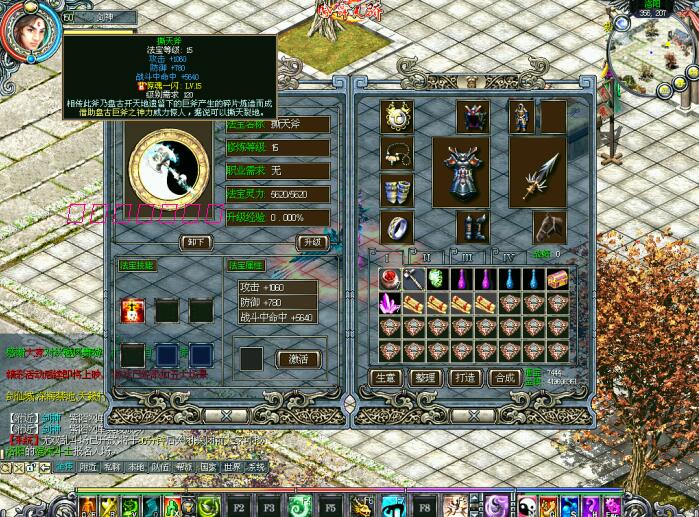Click the 升级 (upgrade) button

click(311, 242)
